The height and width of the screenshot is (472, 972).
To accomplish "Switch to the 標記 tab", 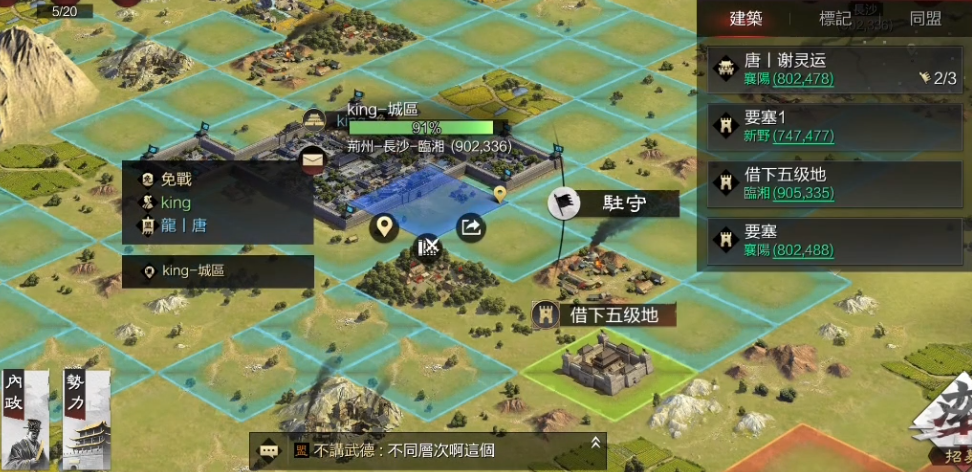I will 835,18.
